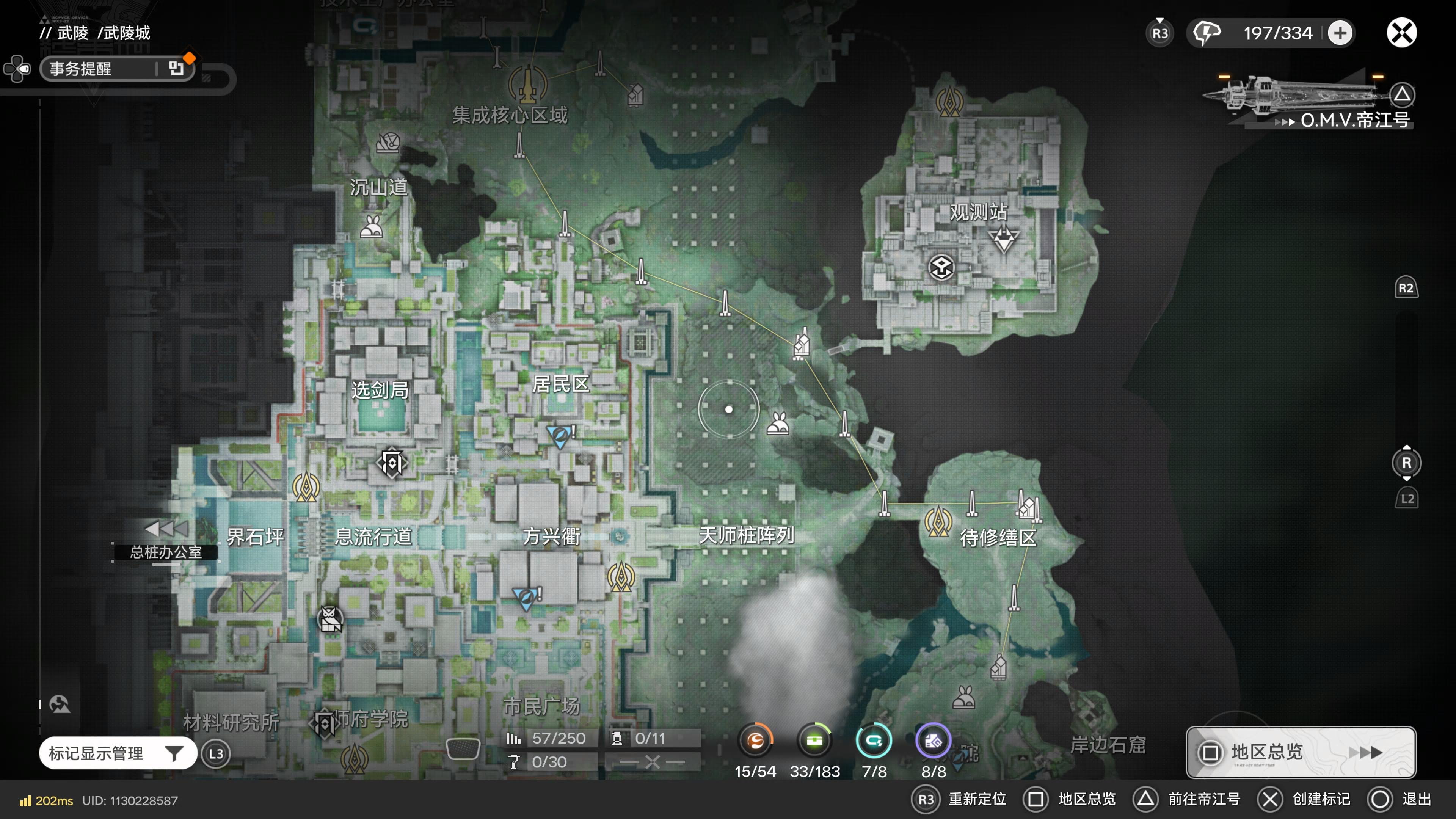Viewport: 1456px width, 819px height.
Task: Select the purple 8/8 collectible counter icon
Action: tap(933, 741)
